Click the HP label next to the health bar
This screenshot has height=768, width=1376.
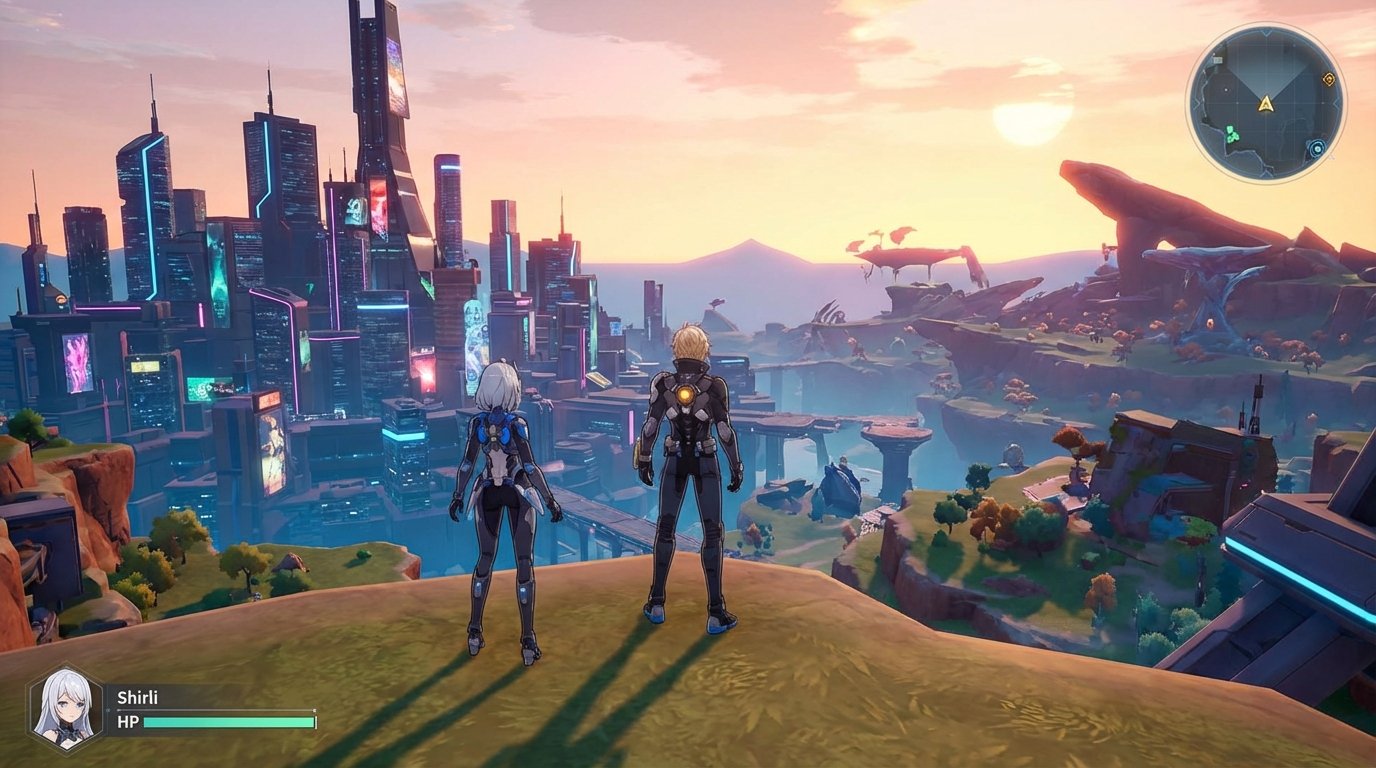click(127, 722)
